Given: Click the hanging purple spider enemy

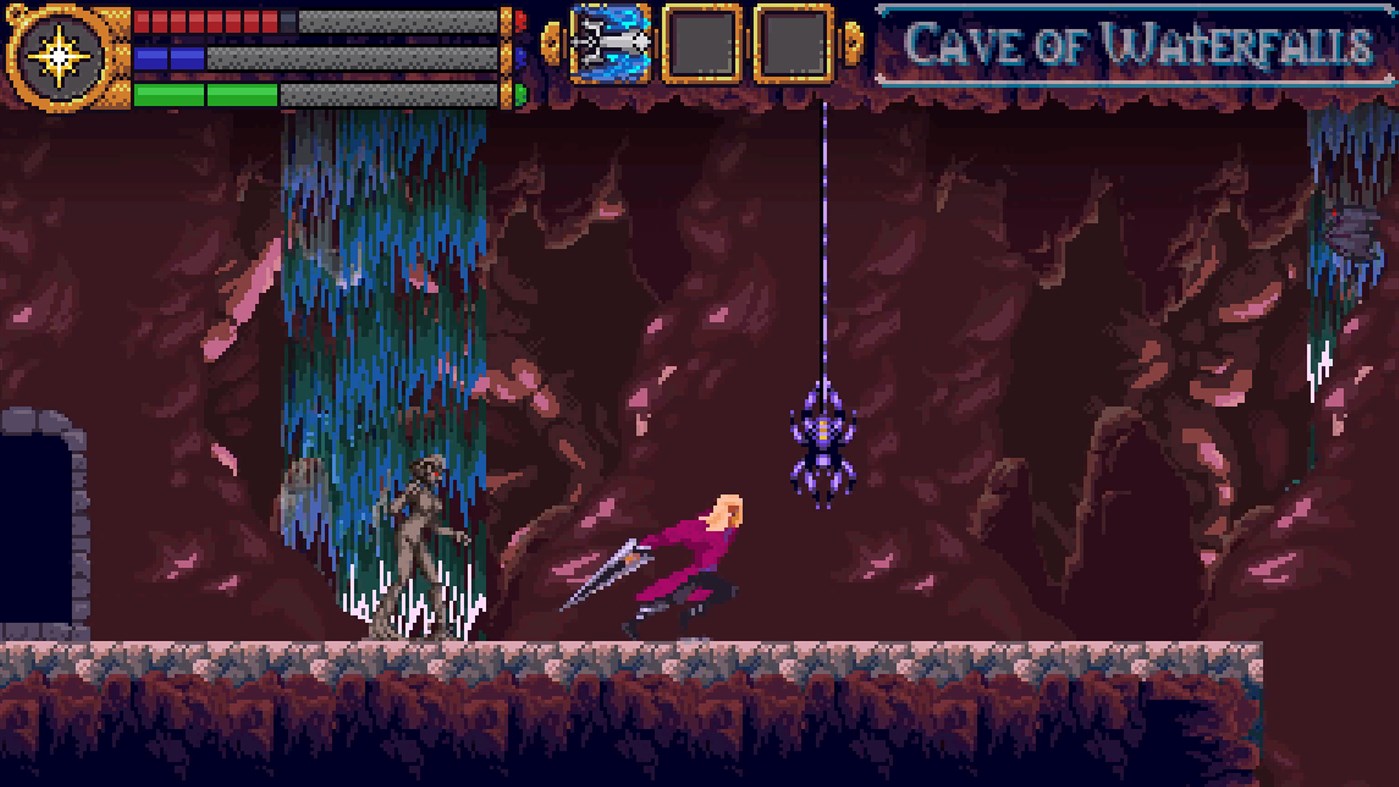Looking at the screenshot, I should (822, 440).
